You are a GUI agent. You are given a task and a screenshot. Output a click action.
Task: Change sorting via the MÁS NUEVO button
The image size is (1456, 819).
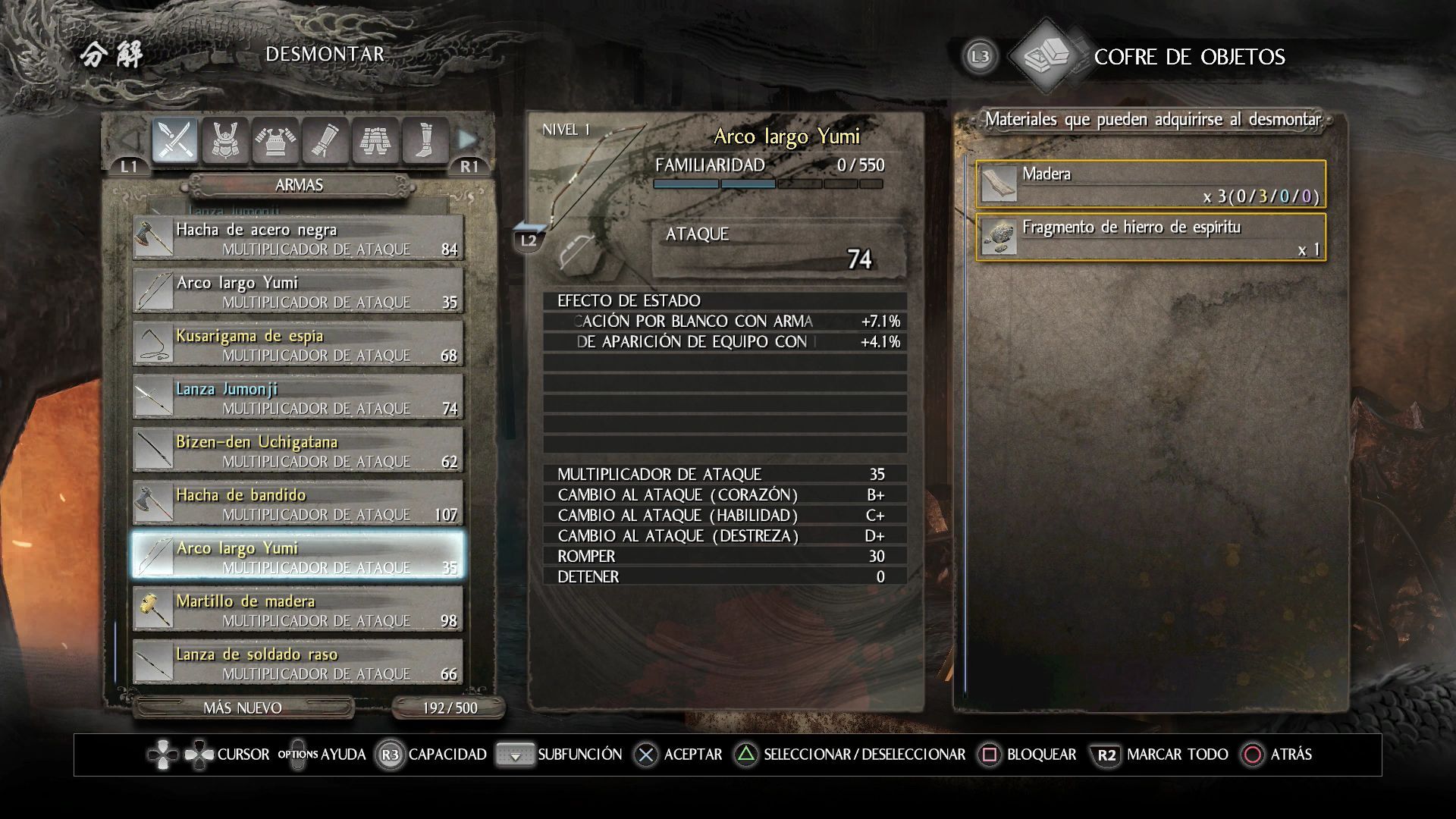point(243,708)
